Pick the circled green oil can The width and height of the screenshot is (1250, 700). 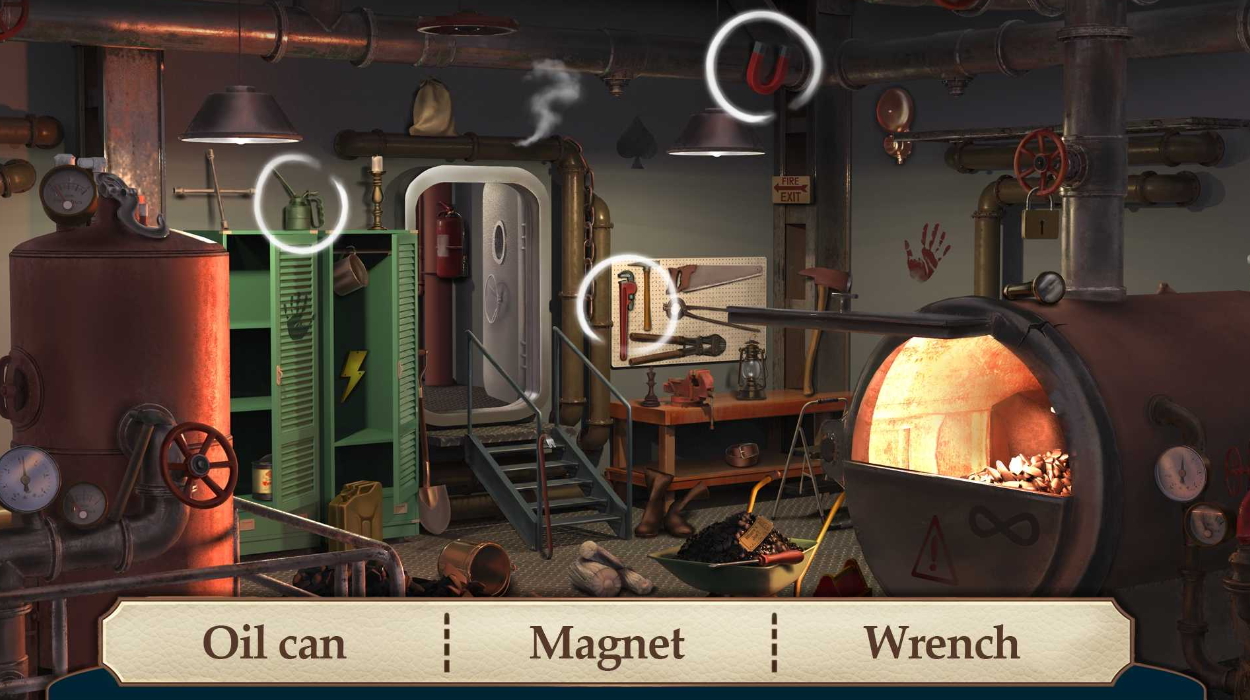[x=301, y=209]
